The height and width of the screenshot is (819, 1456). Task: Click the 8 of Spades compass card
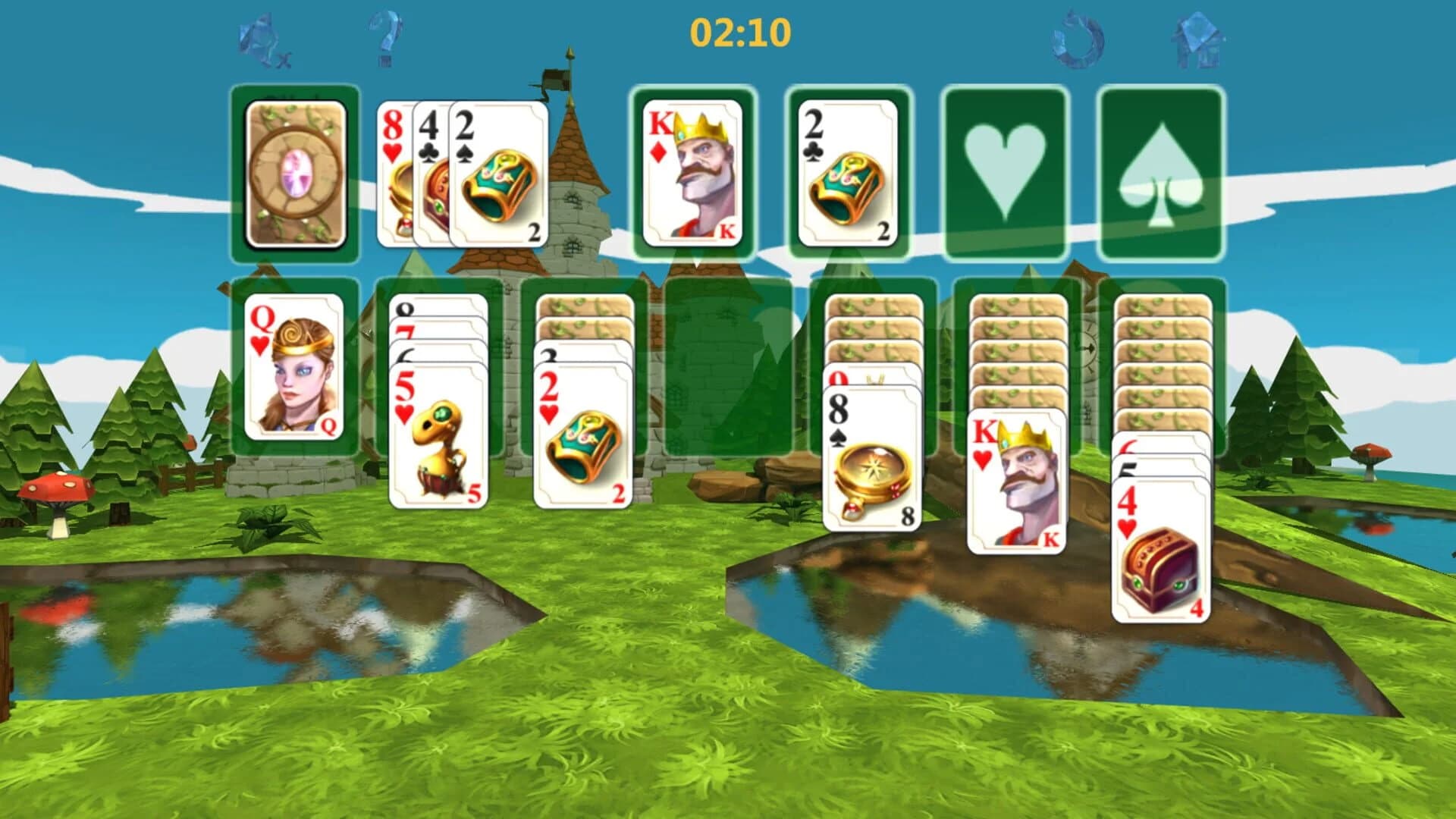point(872,455)
